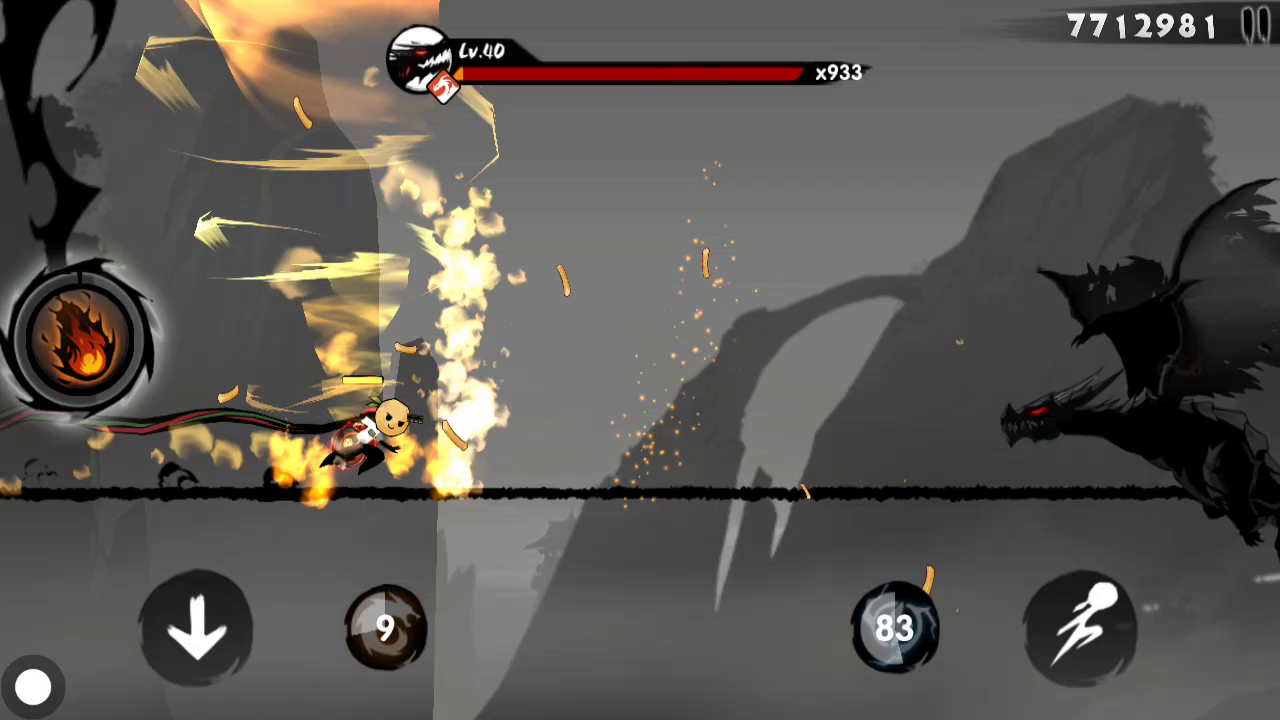Click the white circle overlay button
1280x720 pixels.
pos(33,687)
